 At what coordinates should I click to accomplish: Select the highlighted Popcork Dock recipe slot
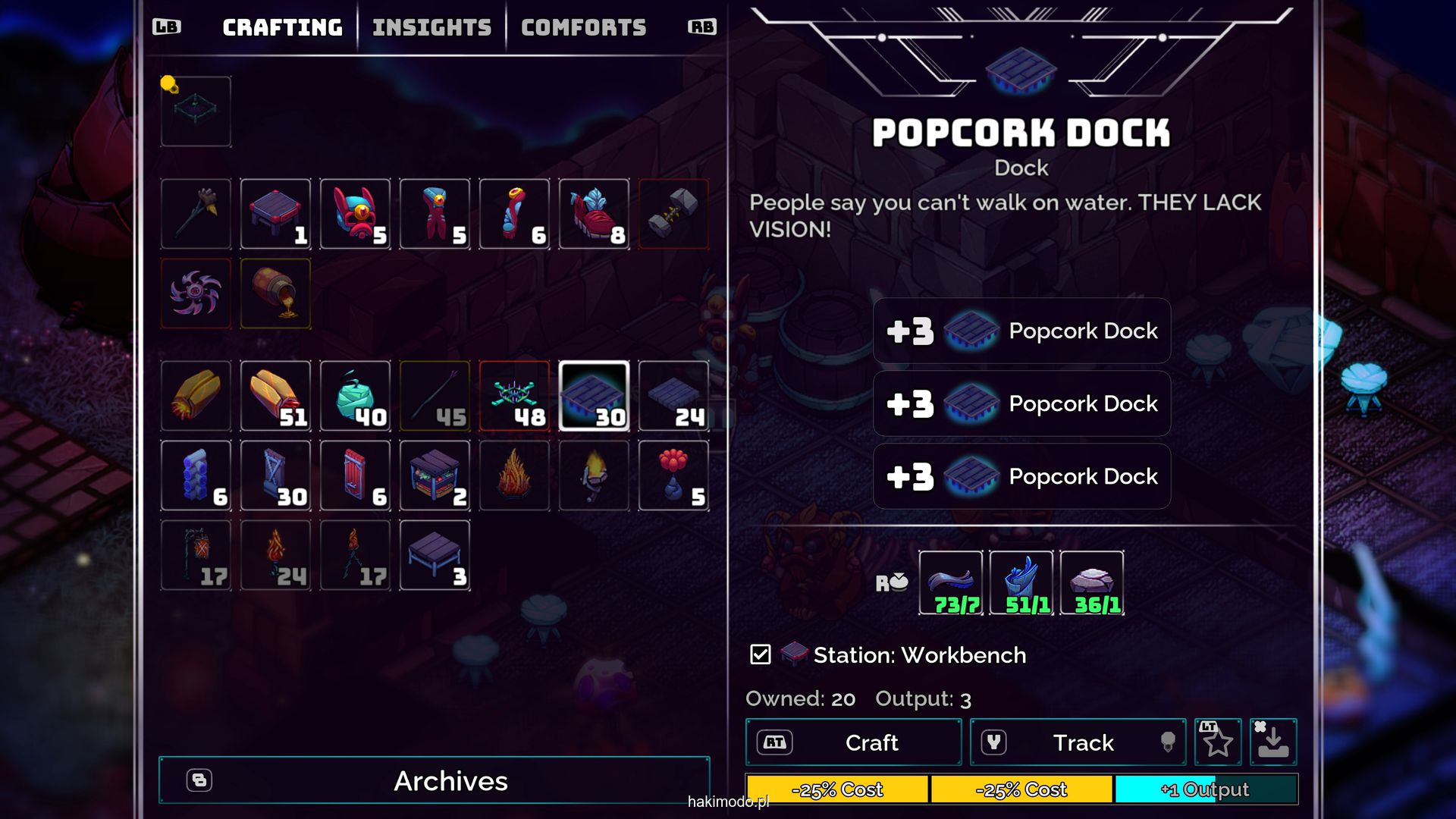[594, 397]
